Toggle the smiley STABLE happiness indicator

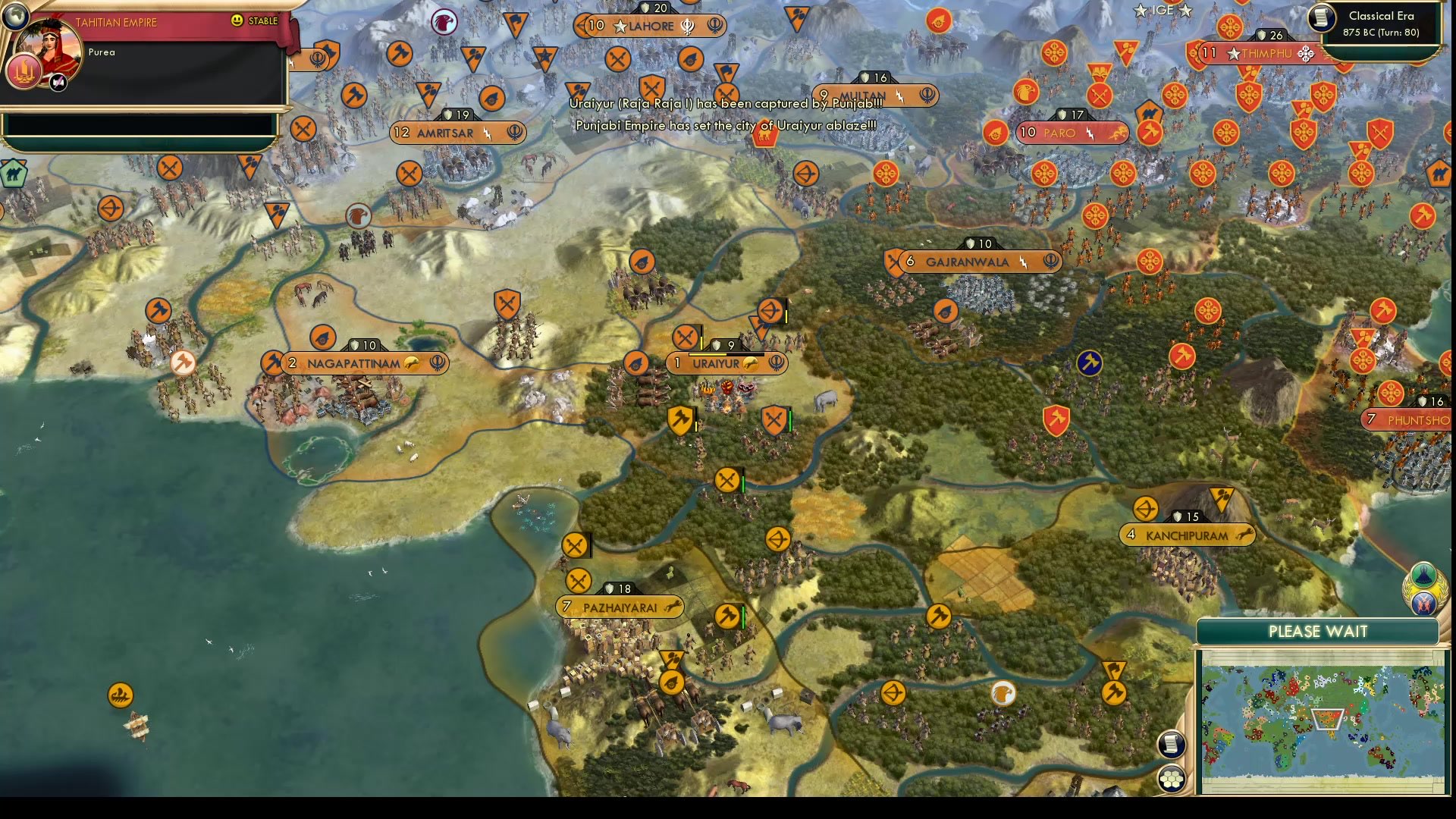coord(239,22)
